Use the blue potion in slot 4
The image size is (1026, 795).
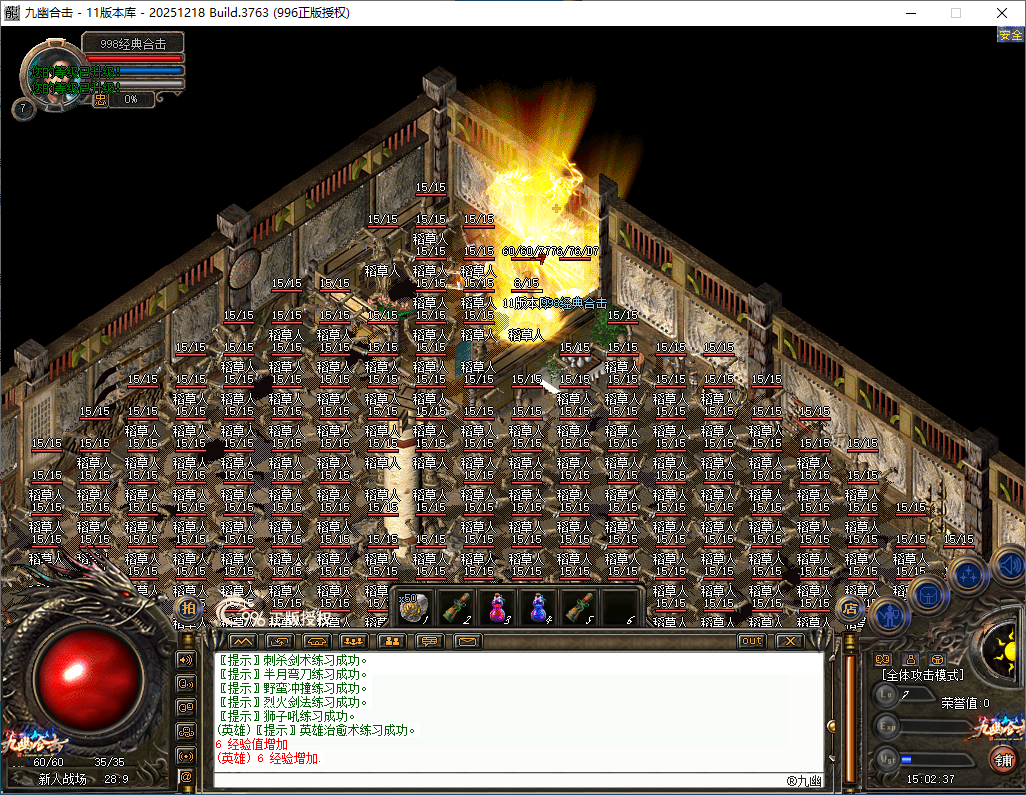539,607
